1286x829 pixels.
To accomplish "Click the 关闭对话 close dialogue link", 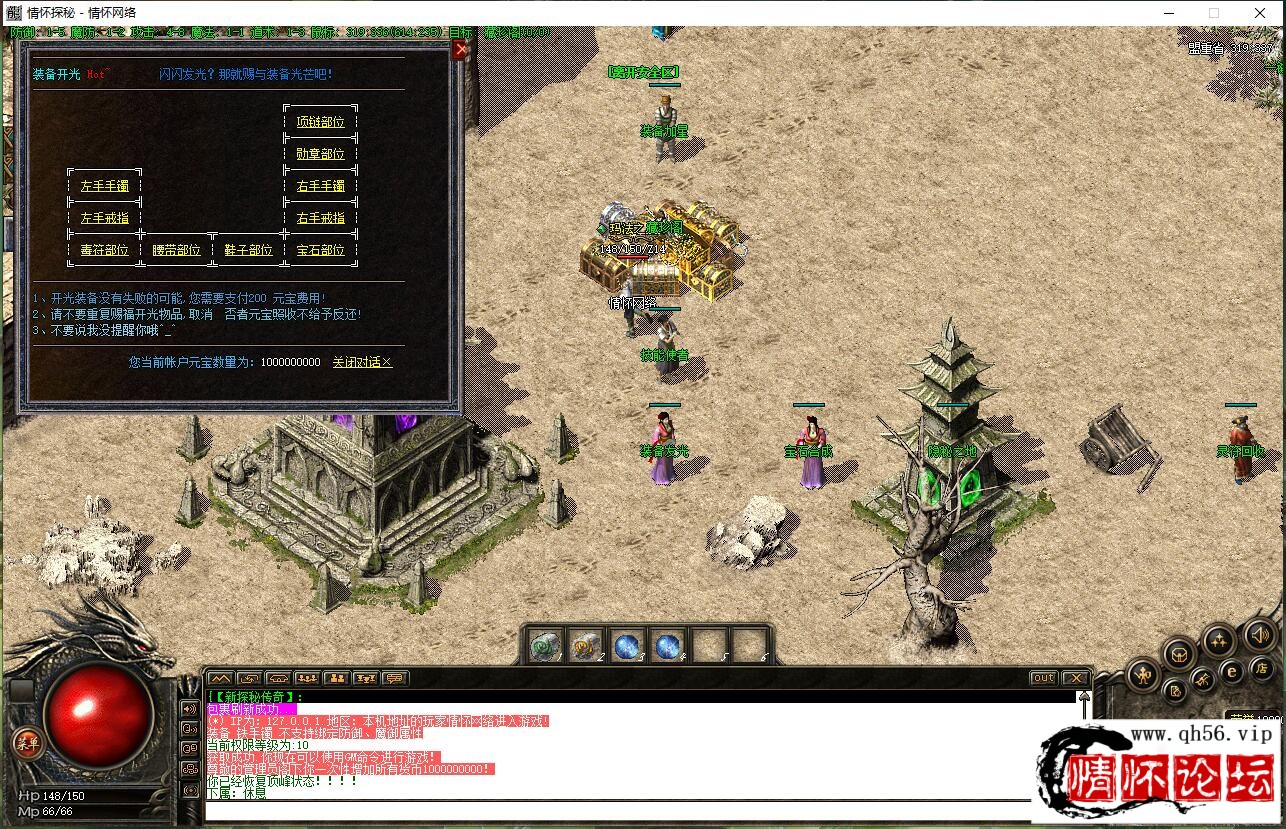I will click(x=362, y=362).
